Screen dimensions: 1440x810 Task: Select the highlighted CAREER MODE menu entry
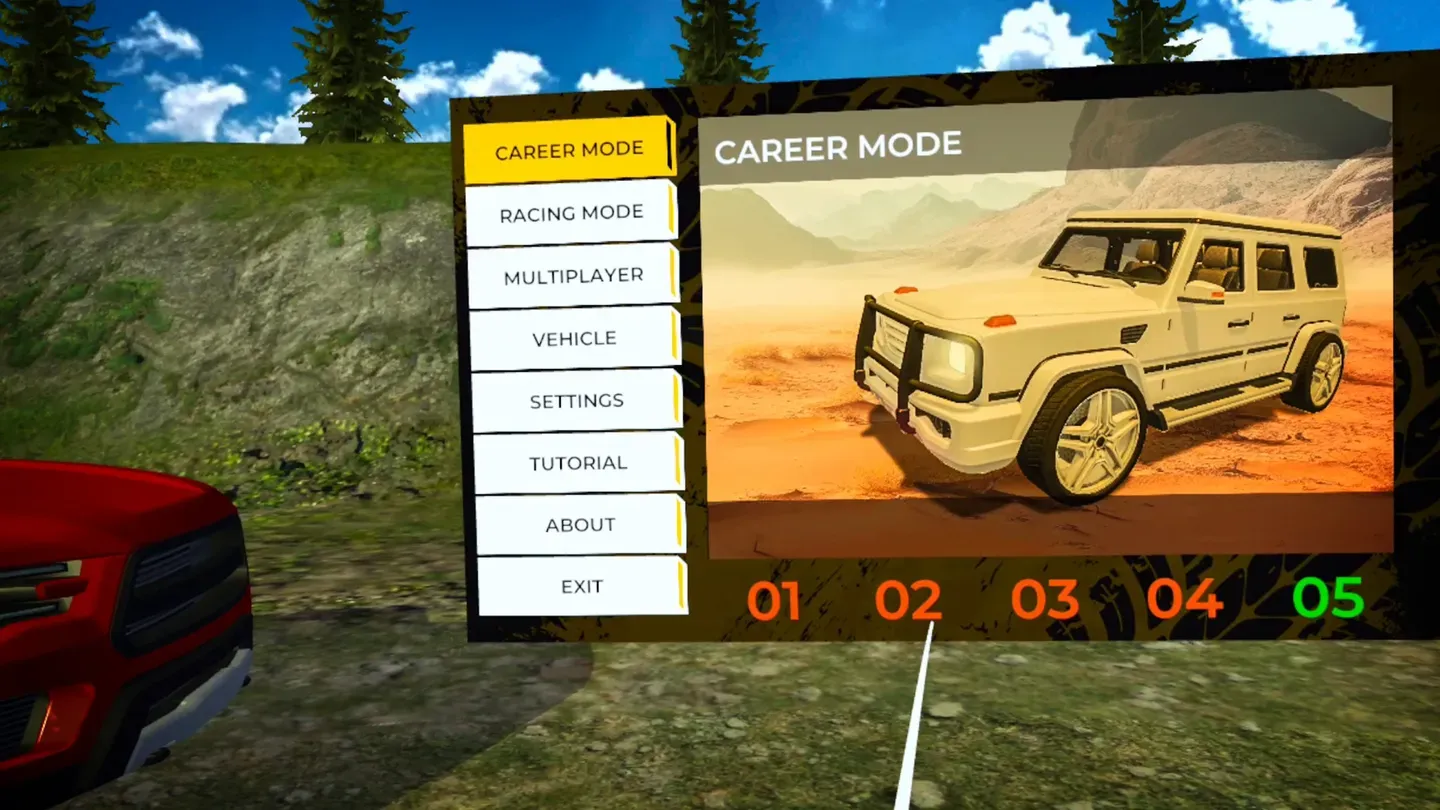coord(570,147)
